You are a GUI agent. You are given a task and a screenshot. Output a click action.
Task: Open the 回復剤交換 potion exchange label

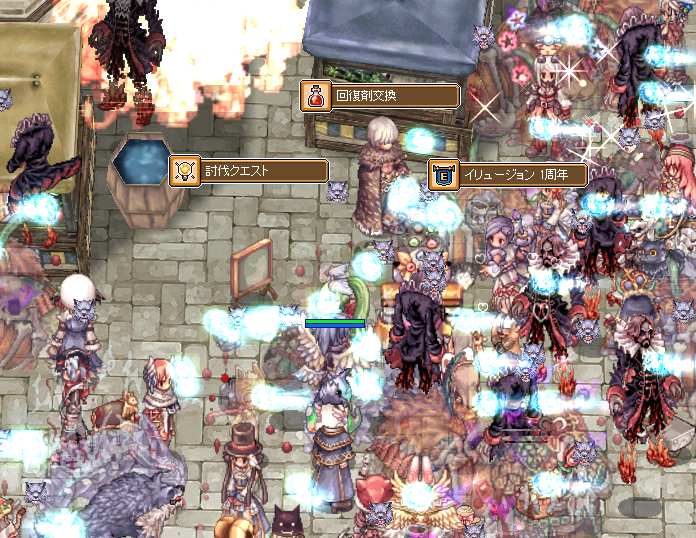[x=381, y=96]
